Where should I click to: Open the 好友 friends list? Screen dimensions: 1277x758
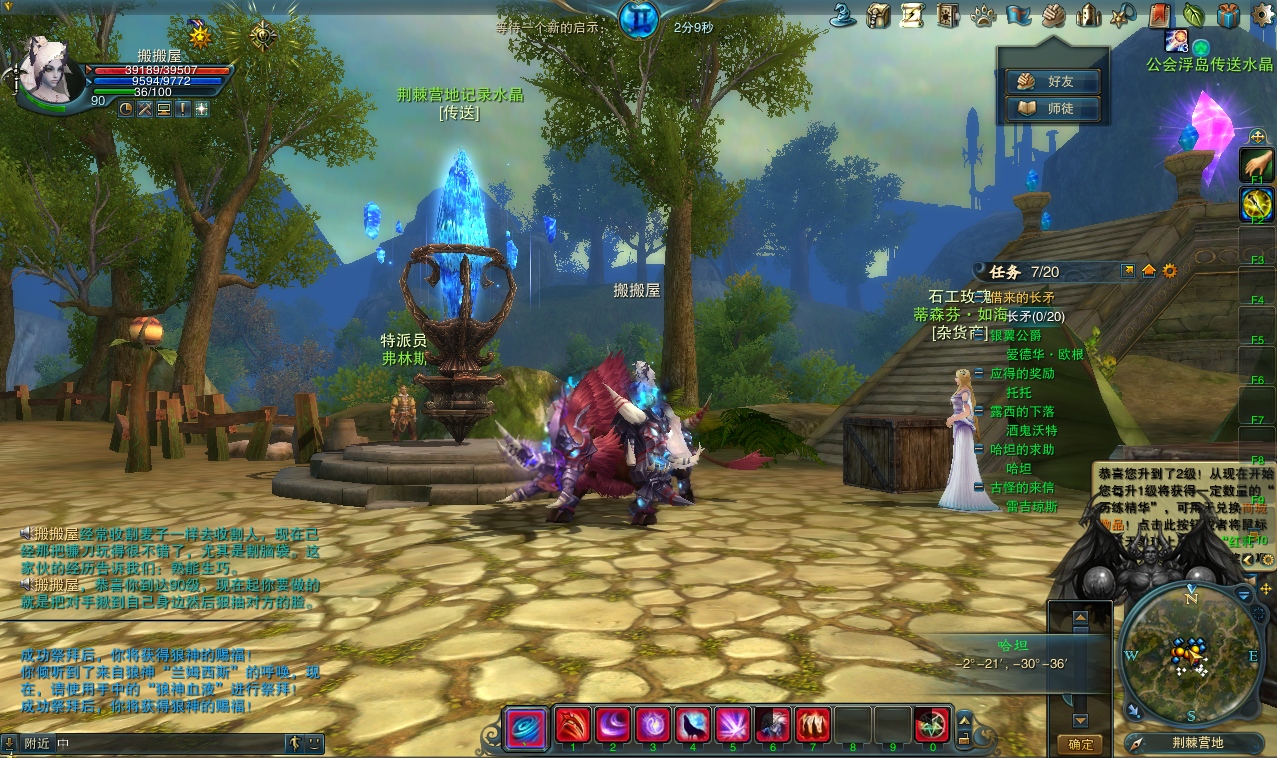click(1053, 81)
